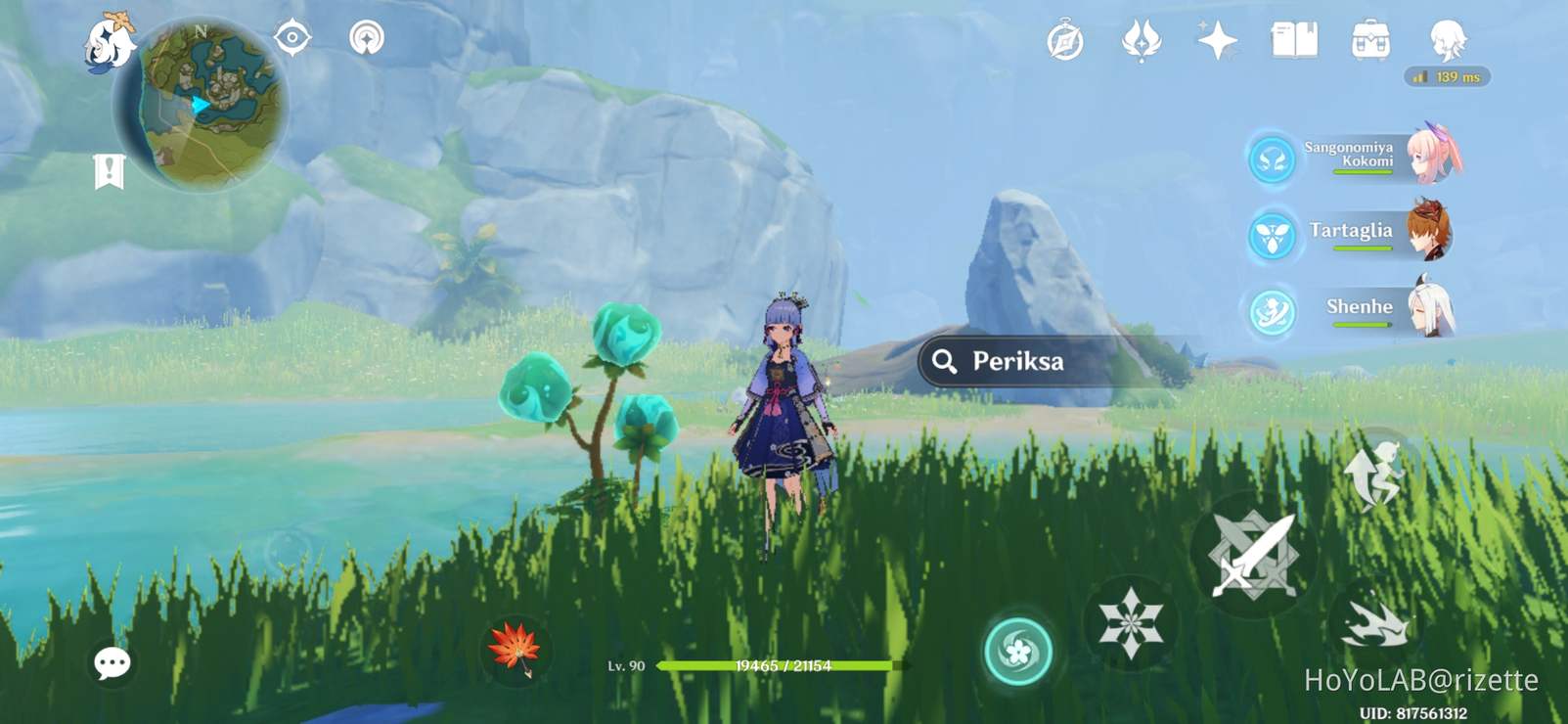Image resolution: width=1568 pixels, height=724 pixels.
Task: Tap the quest exclamation flag icon
Action: coord(111,168)
